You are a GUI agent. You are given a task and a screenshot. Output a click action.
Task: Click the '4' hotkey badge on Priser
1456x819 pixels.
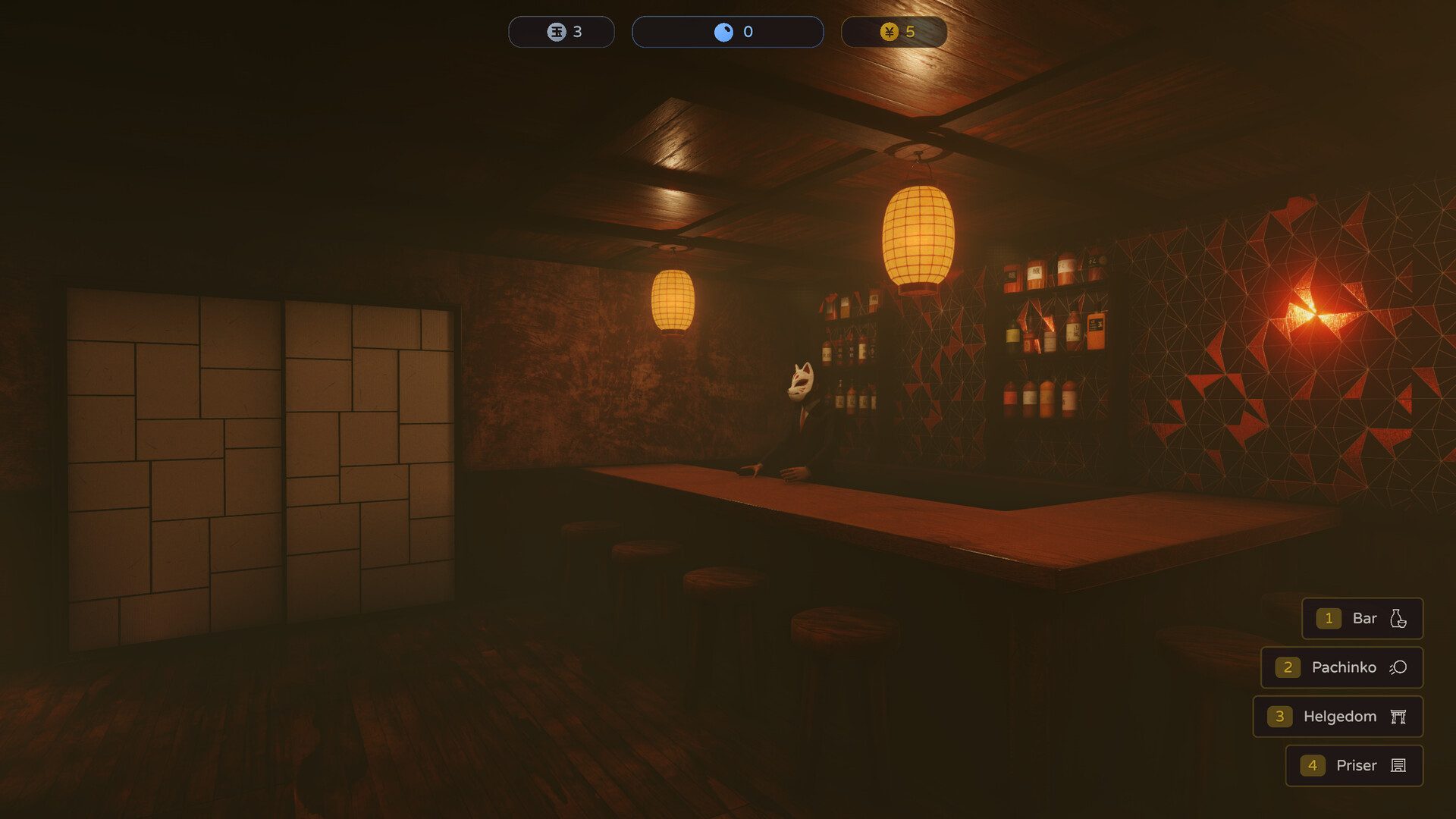click(x=1313, y=765)
